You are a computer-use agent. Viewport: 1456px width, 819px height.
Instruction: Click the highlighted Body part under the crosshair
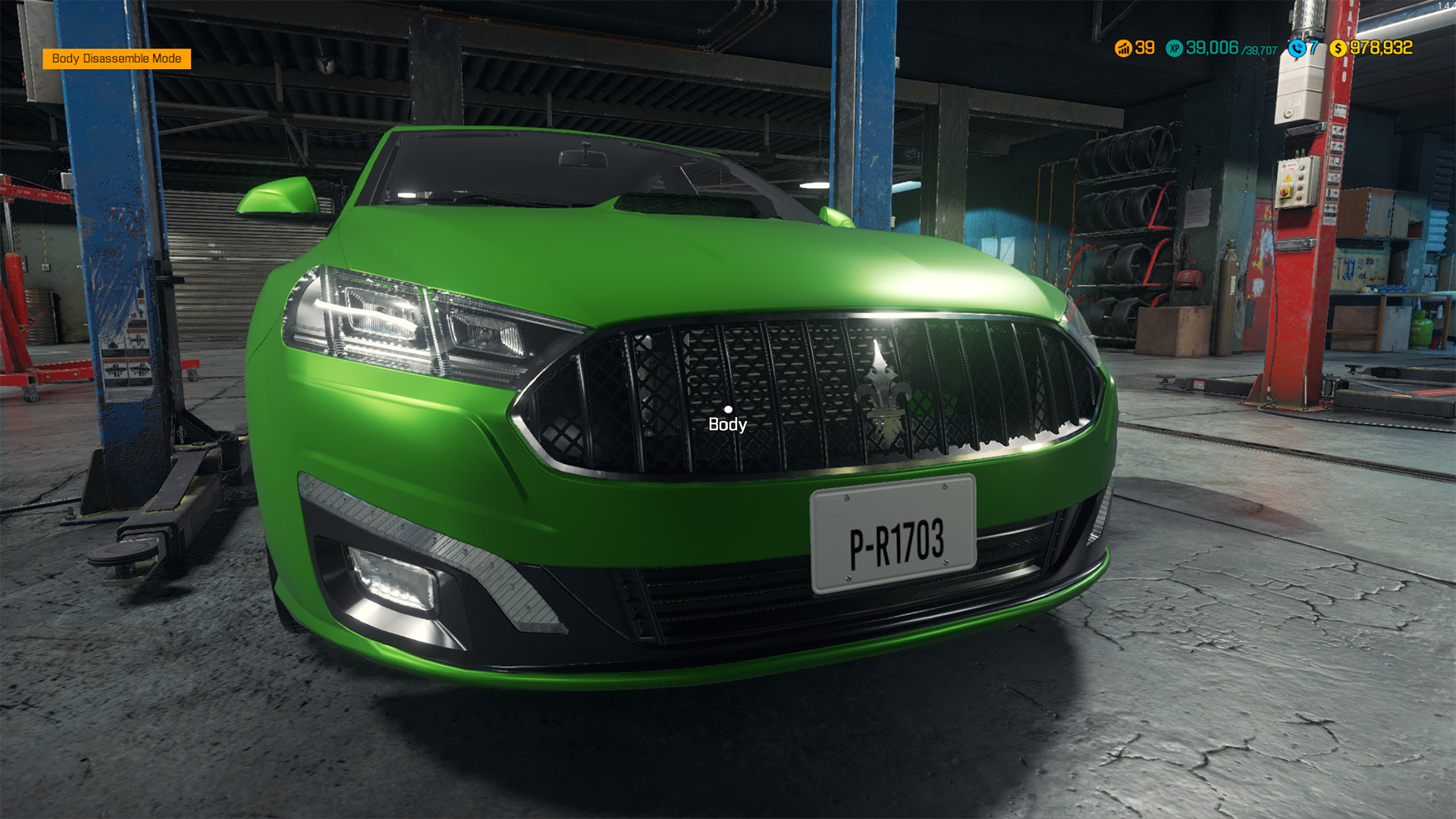pyautogui.click(x=728, y=409)
